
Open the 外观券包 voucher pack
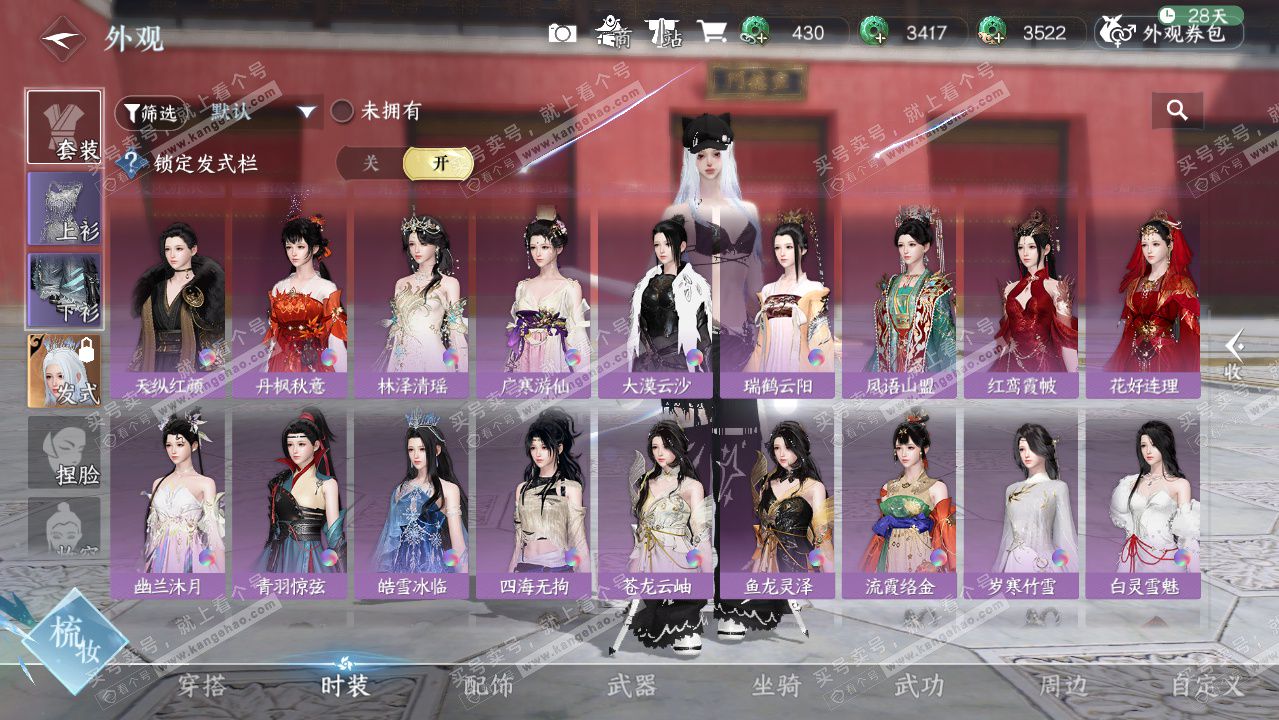[1170, 33]
